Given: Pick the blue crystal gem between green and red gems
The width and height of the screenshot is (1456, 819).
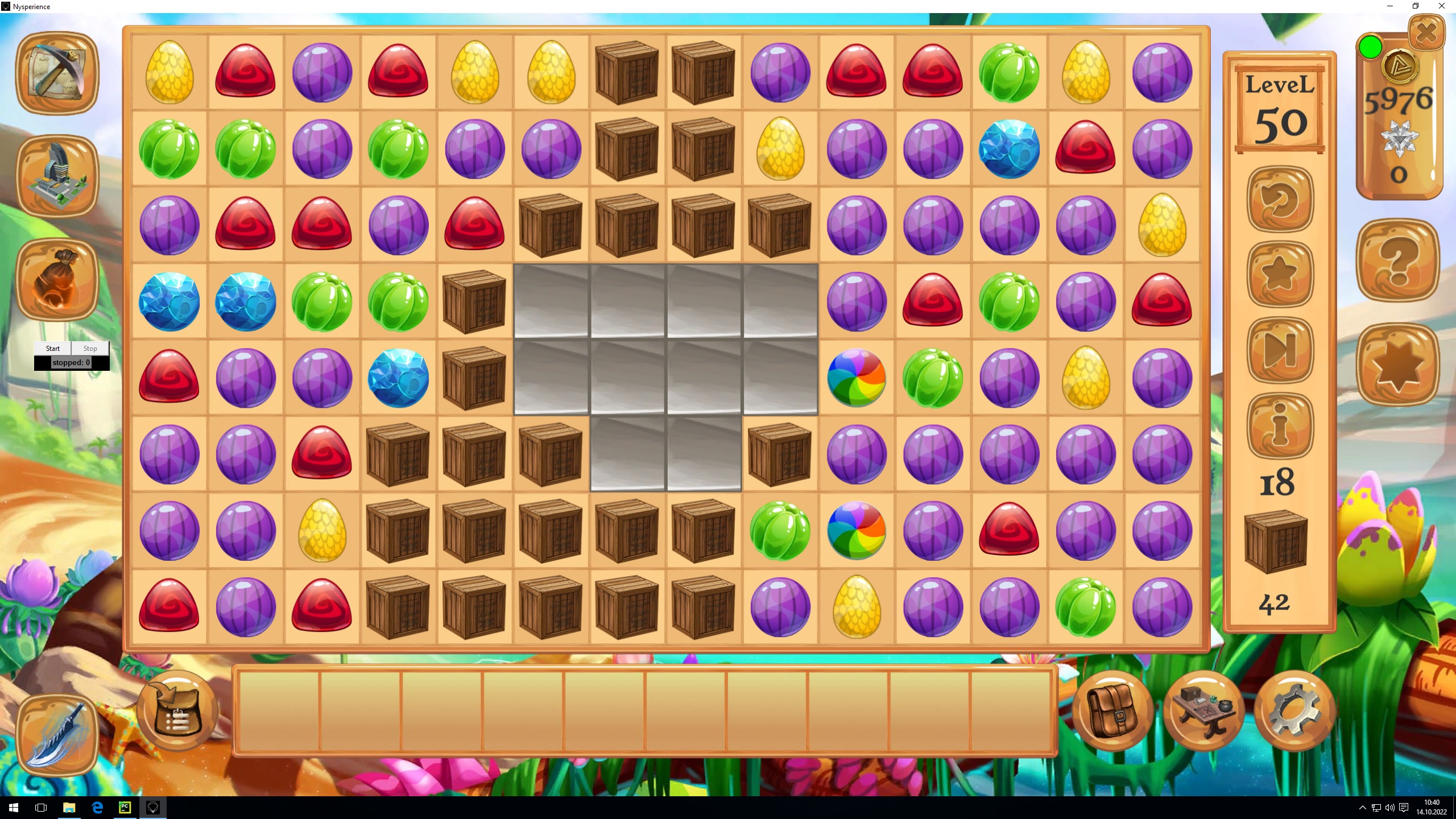Looking at the screenshot, I should pos(1009,149).
